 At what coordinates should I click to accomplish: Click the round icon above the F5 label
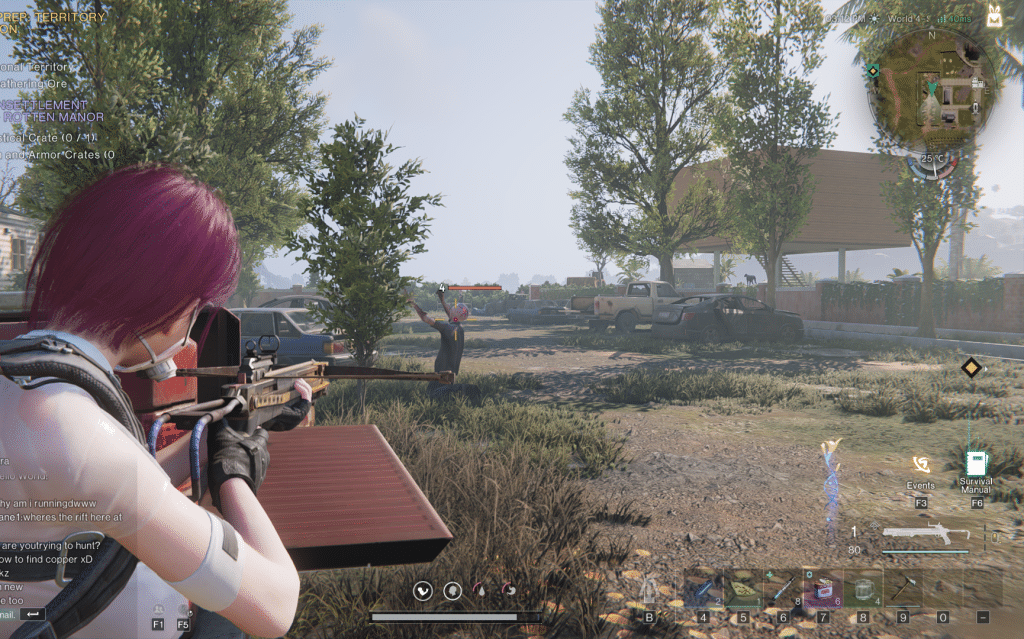183,608
